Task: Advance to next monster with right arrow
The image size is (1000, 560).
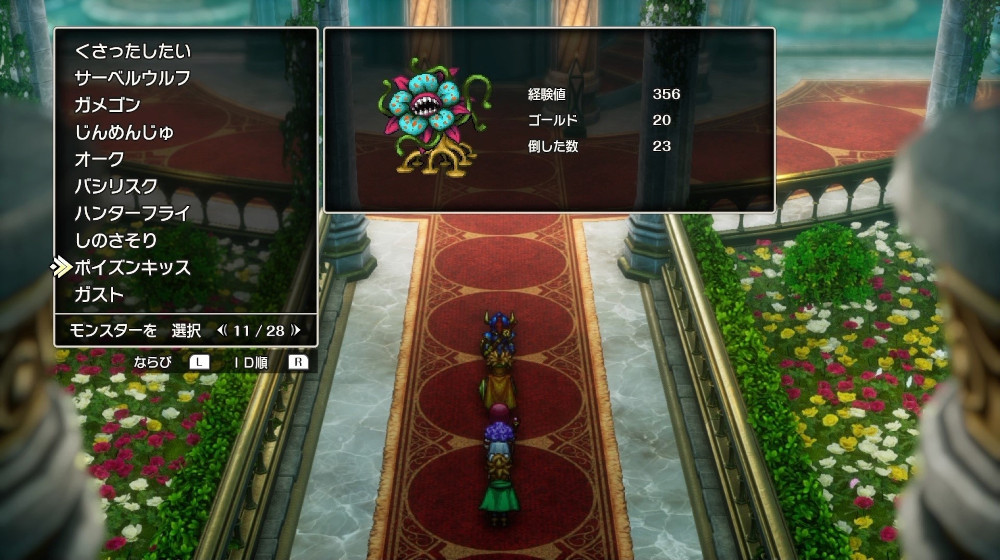Action: click(x=296, y=330)
